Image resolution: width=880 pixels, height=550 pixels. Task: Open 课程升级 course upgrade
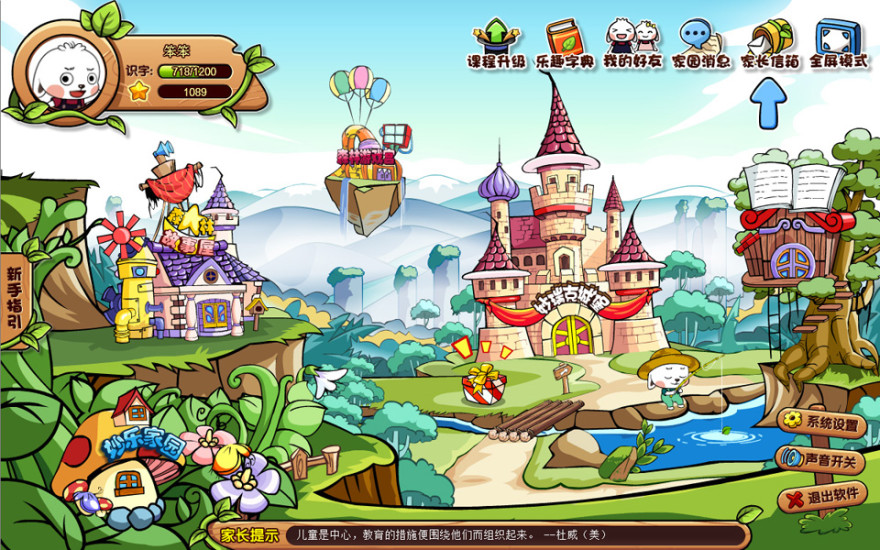coord(496,44)
